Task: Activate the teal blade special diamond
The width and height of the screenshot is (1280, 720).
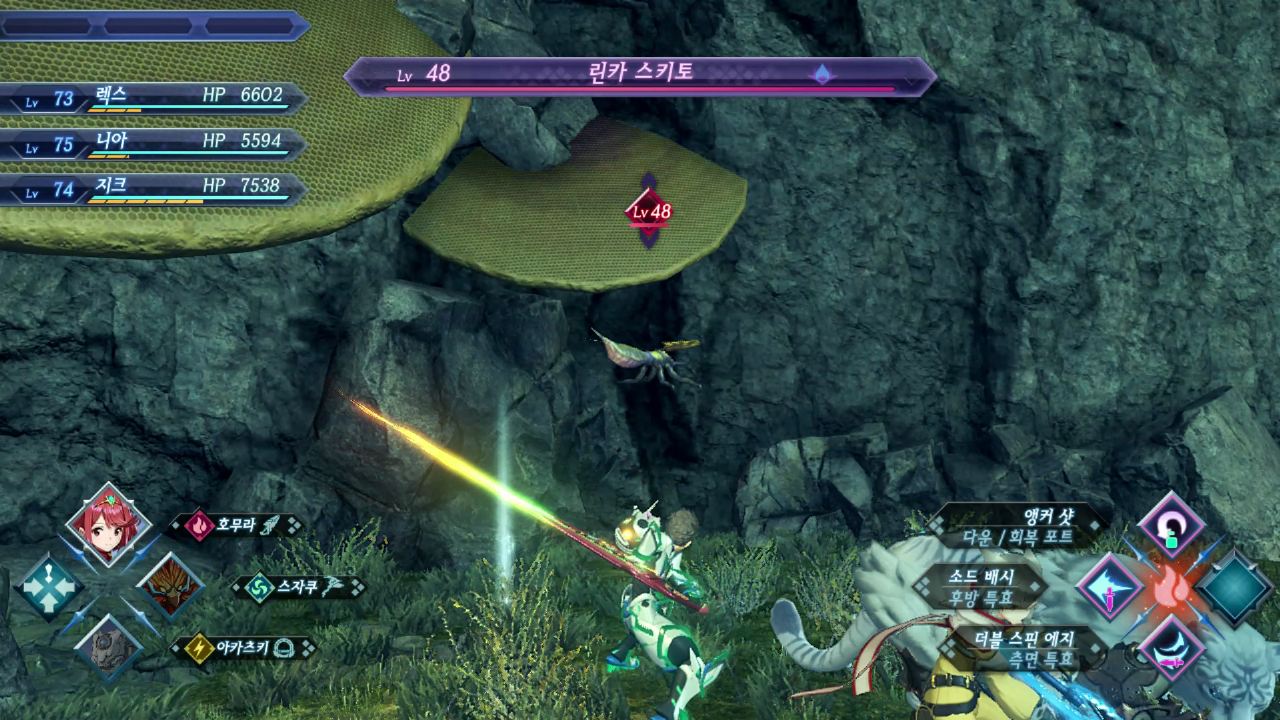Action: [x=1234, y=587]
